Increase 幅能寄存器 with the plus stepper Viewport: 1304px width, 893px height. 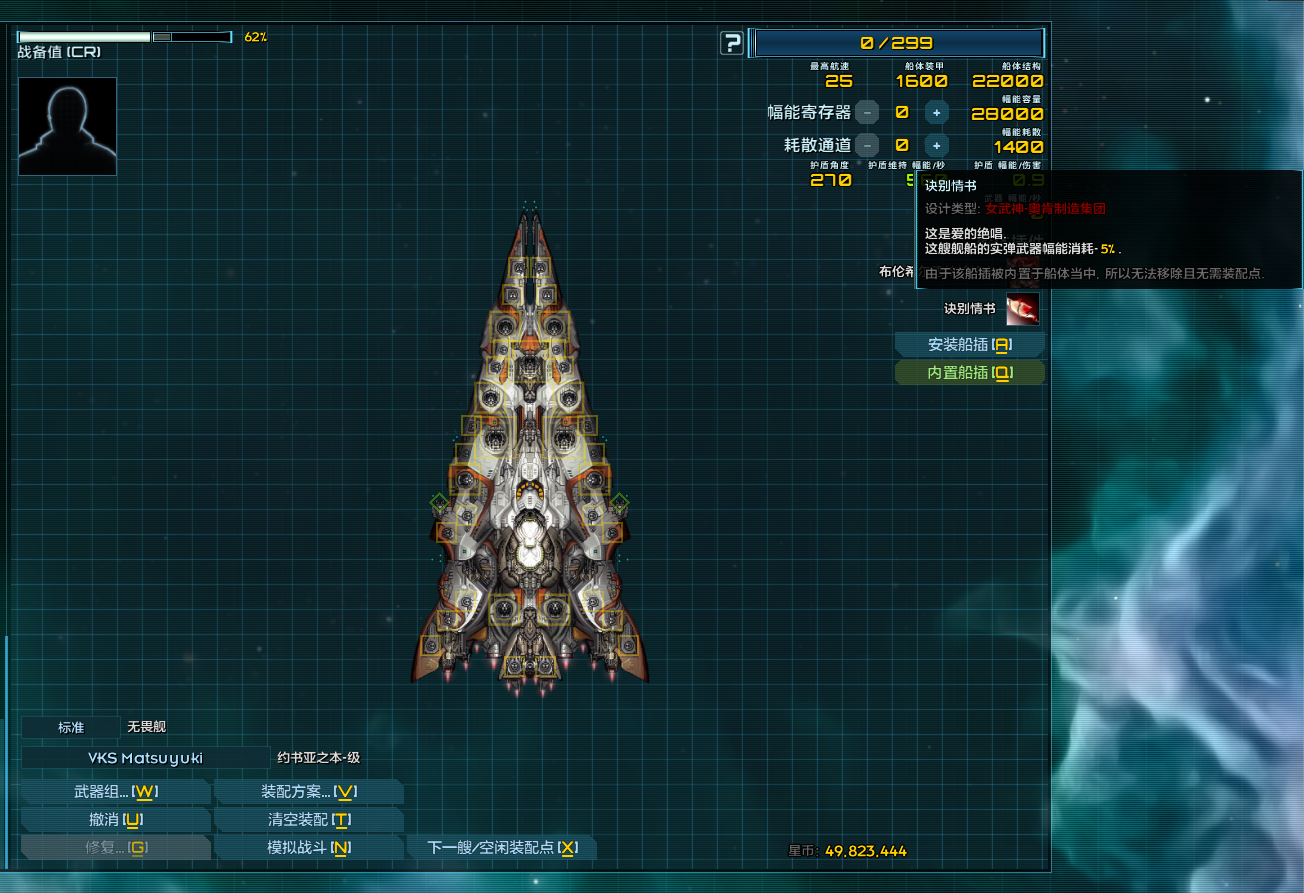click(935, 112)
